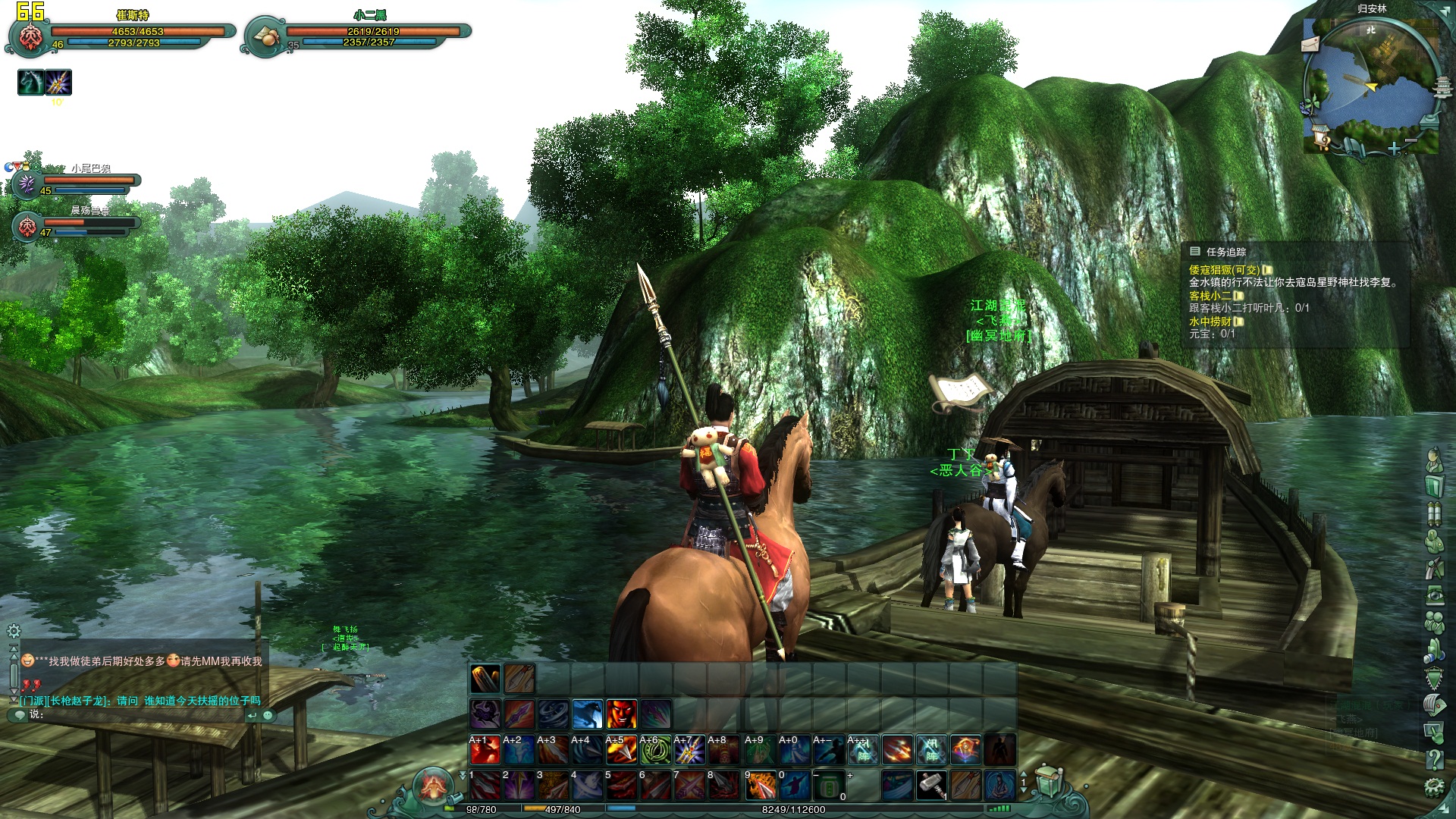Image resolution: width=1456 pixels, height=819 pixels.
Task: Select the 倭寇猖獗 quest in the tracker
Action: (x=1223, y=270)
